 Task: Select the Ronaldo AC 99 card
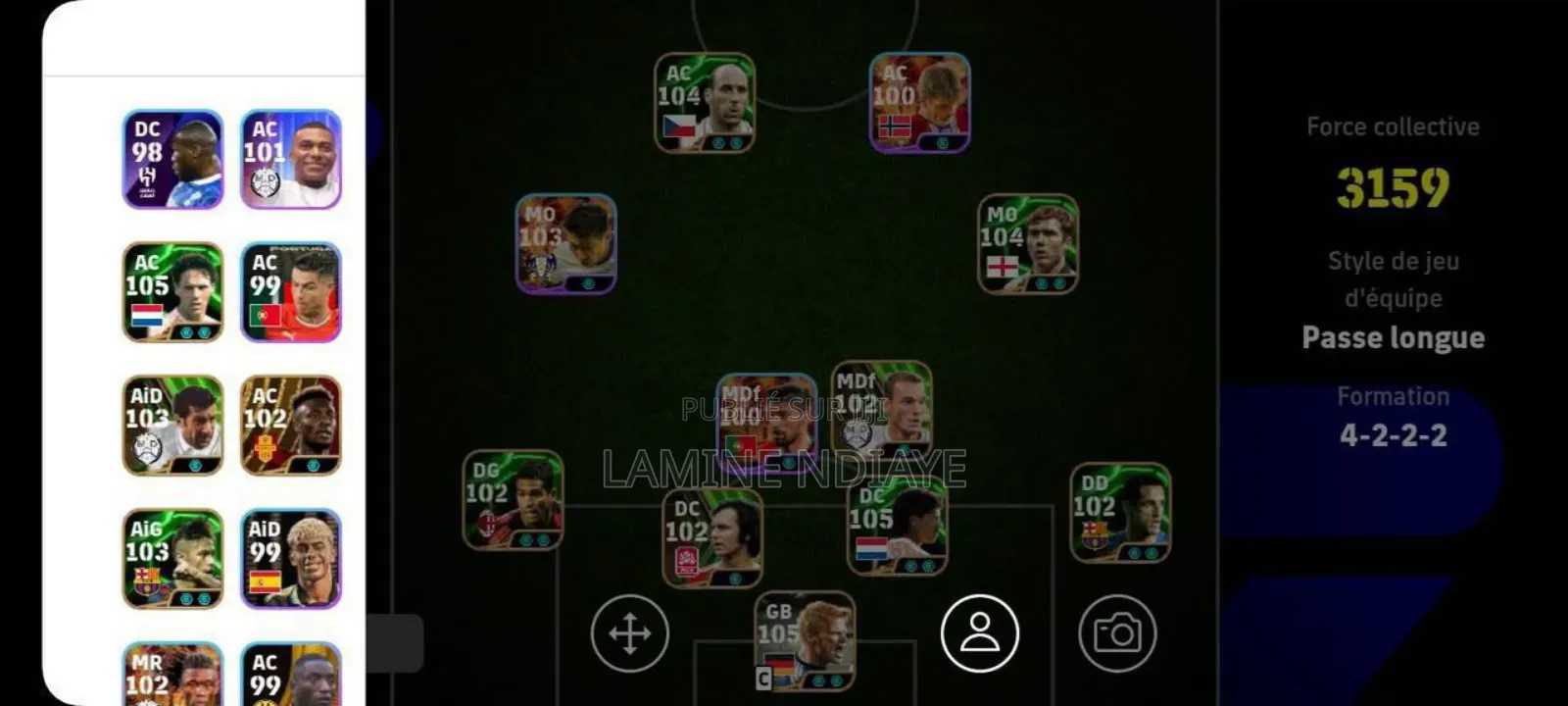(x=289, y=290)
